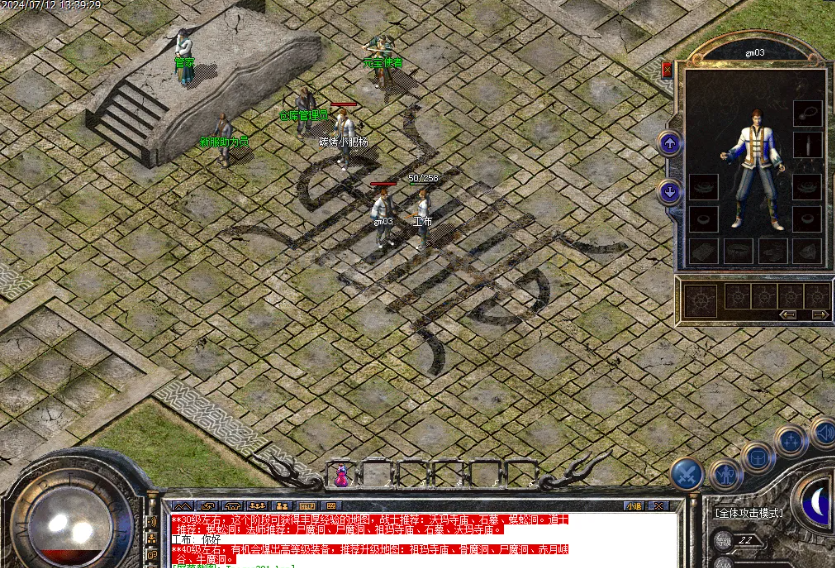
Task: Page the skill bar right with the arrow
Action: pos(819,314)
